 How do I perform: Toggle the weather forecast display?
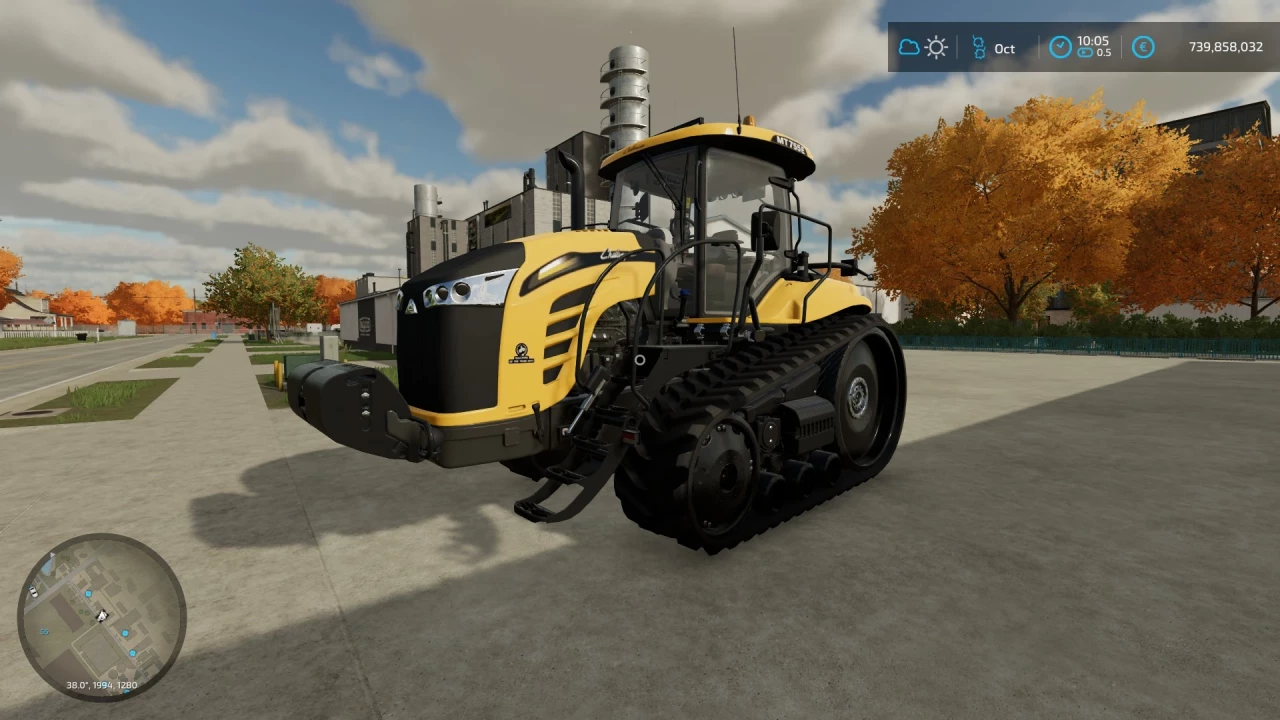click(x=922, y=47)
